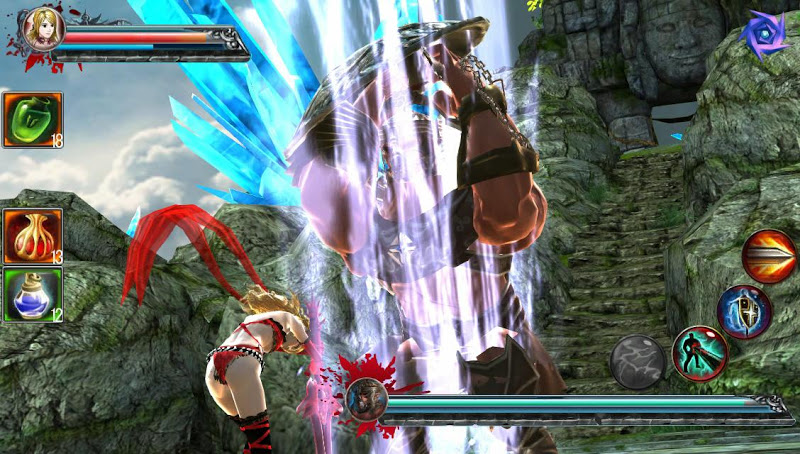The height and width of the screenshot is (454, 800).
Task: Tap the greyed-out lightning skill button
Action: coord(638,360)
